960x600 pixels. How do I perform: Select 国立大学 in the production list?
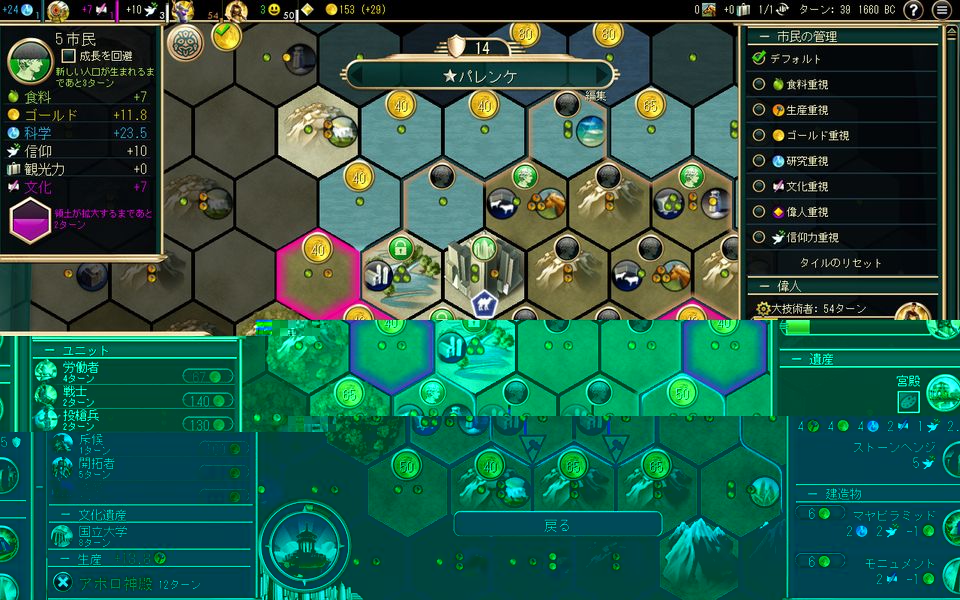(100, 535)
